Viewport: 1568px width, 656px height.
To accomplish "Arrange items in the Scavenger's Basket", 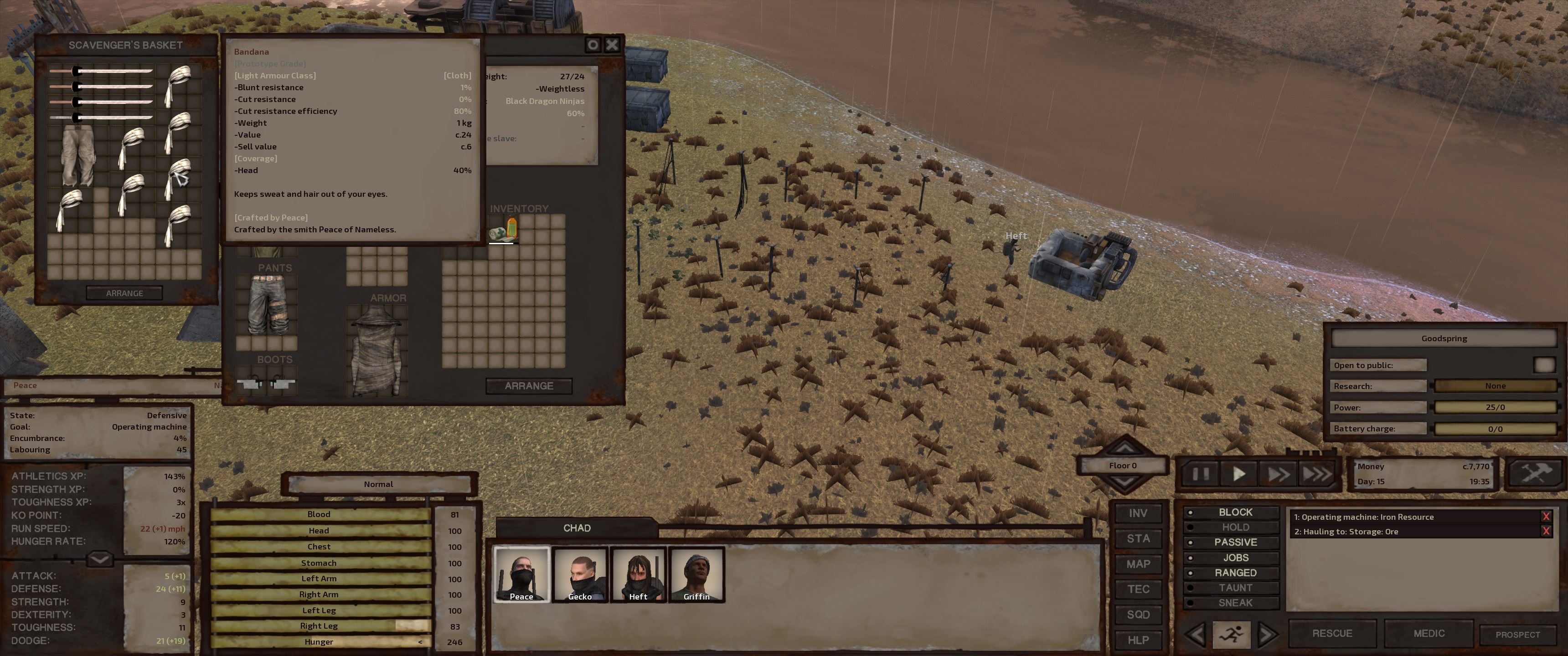I will point(124,293).
